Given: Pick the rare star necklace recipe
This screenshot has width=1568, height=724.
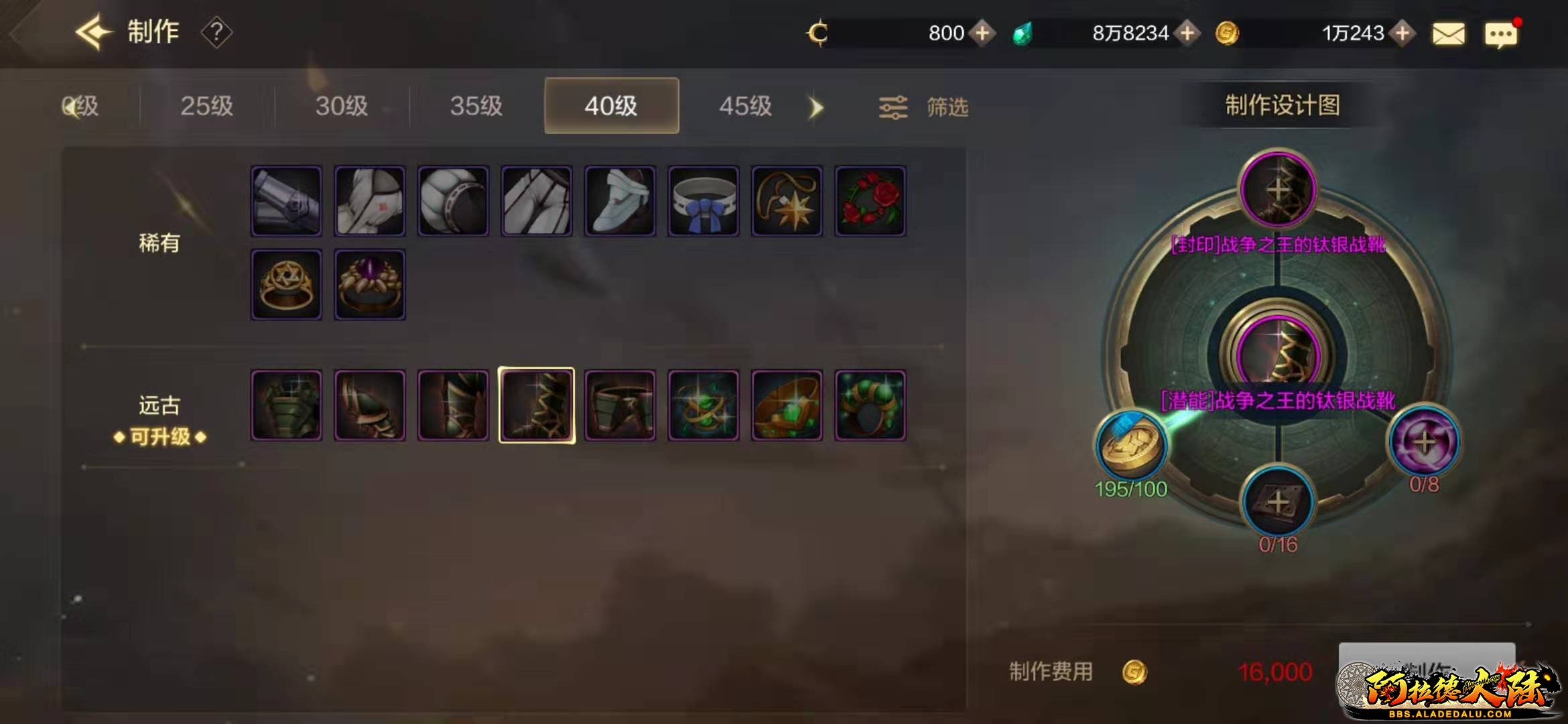Looking at the screenshot, I should coord(787,201).
